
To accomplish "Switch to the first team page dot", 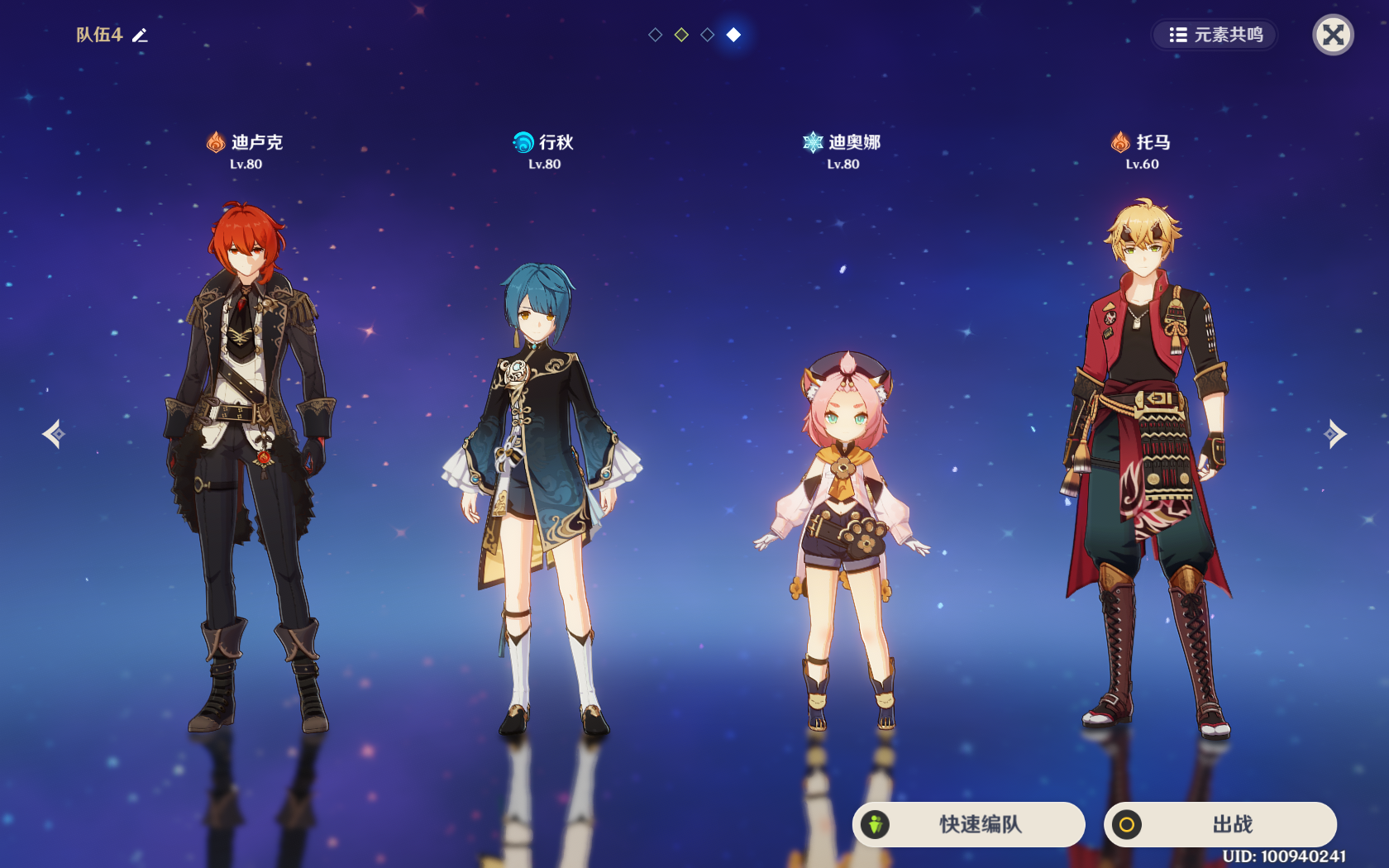I will coord(655,35).
